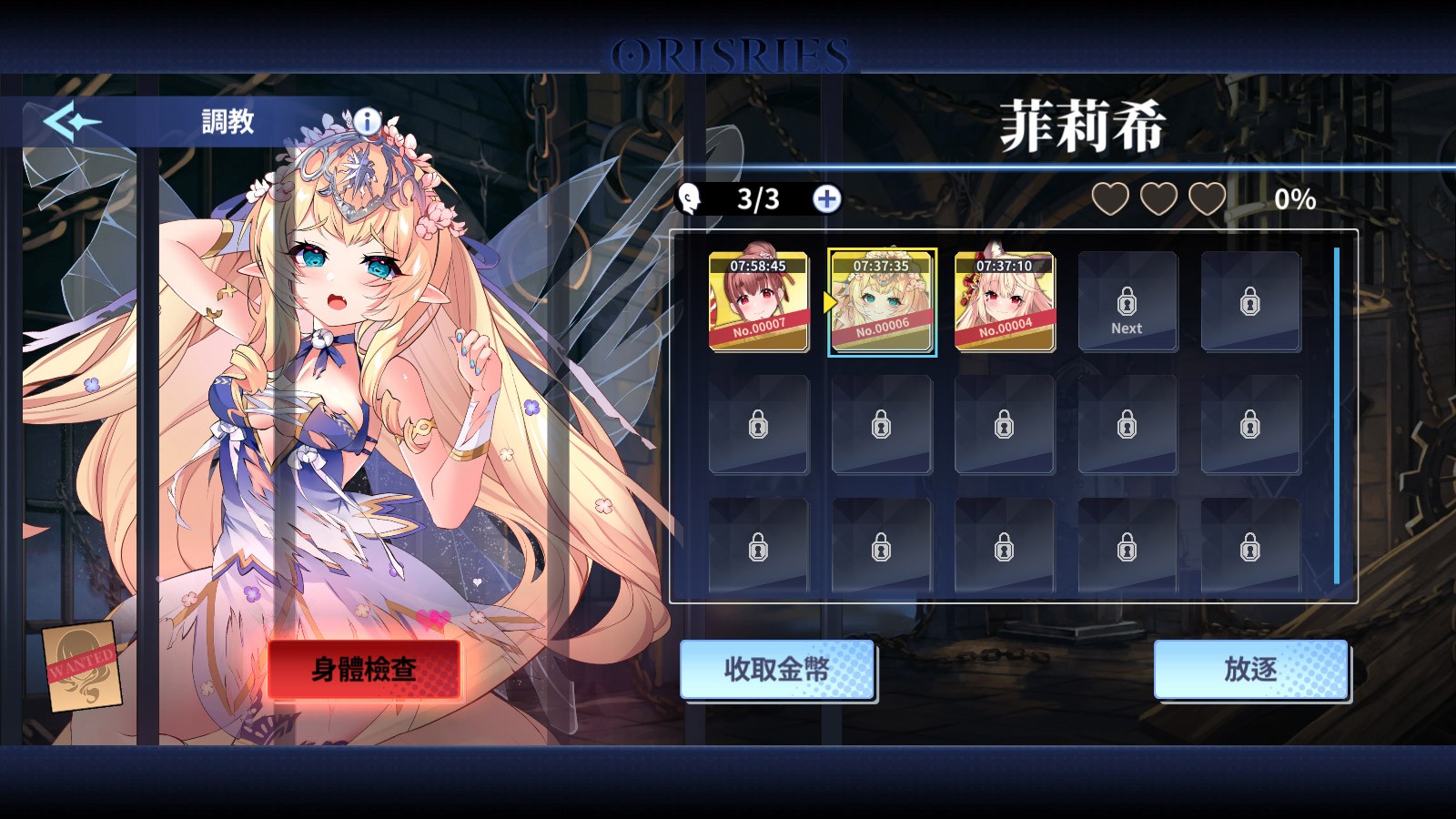
Task: Select prisoner card No.00006
Action: point(882,301)
